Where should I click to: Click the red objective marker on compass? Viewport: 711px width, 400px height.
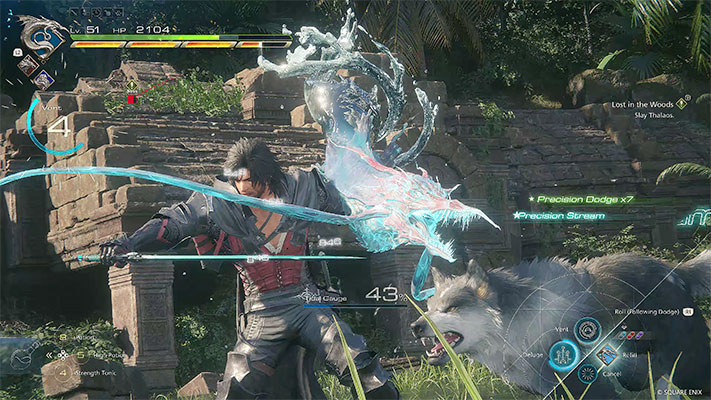click(131, 99)
